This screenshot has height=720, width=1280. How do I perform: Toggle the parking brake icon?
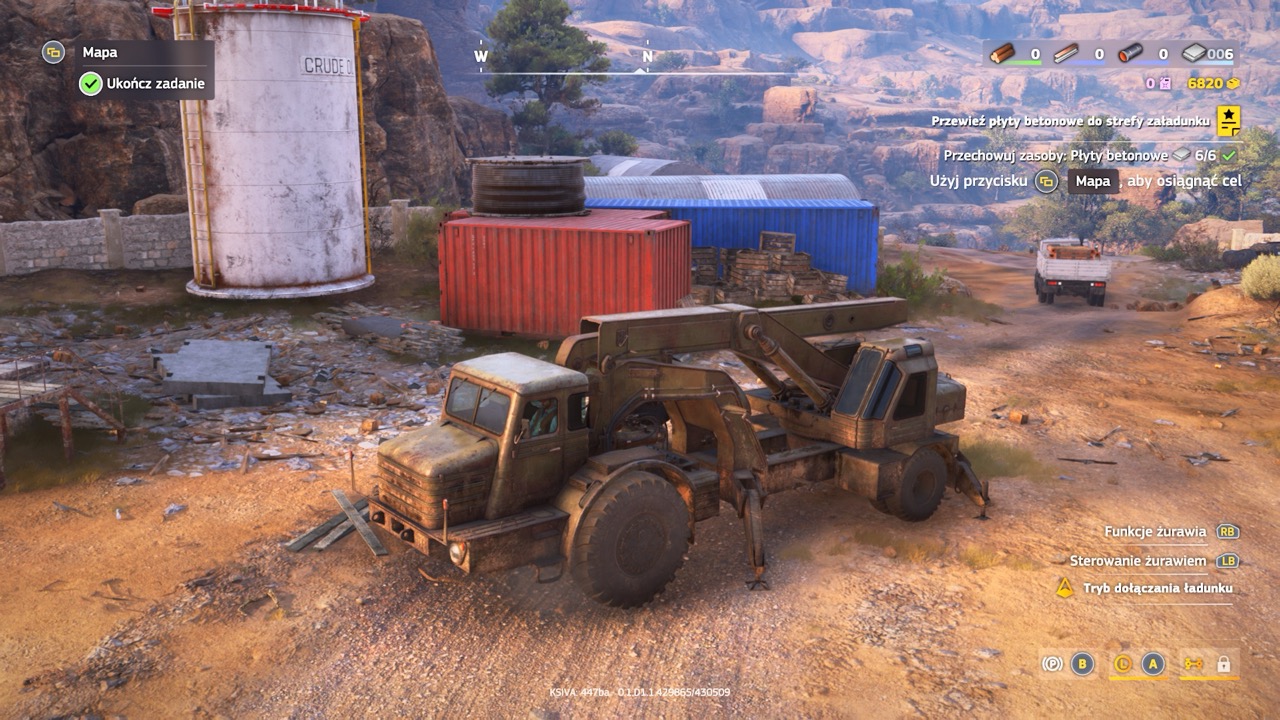[1052, 663]
